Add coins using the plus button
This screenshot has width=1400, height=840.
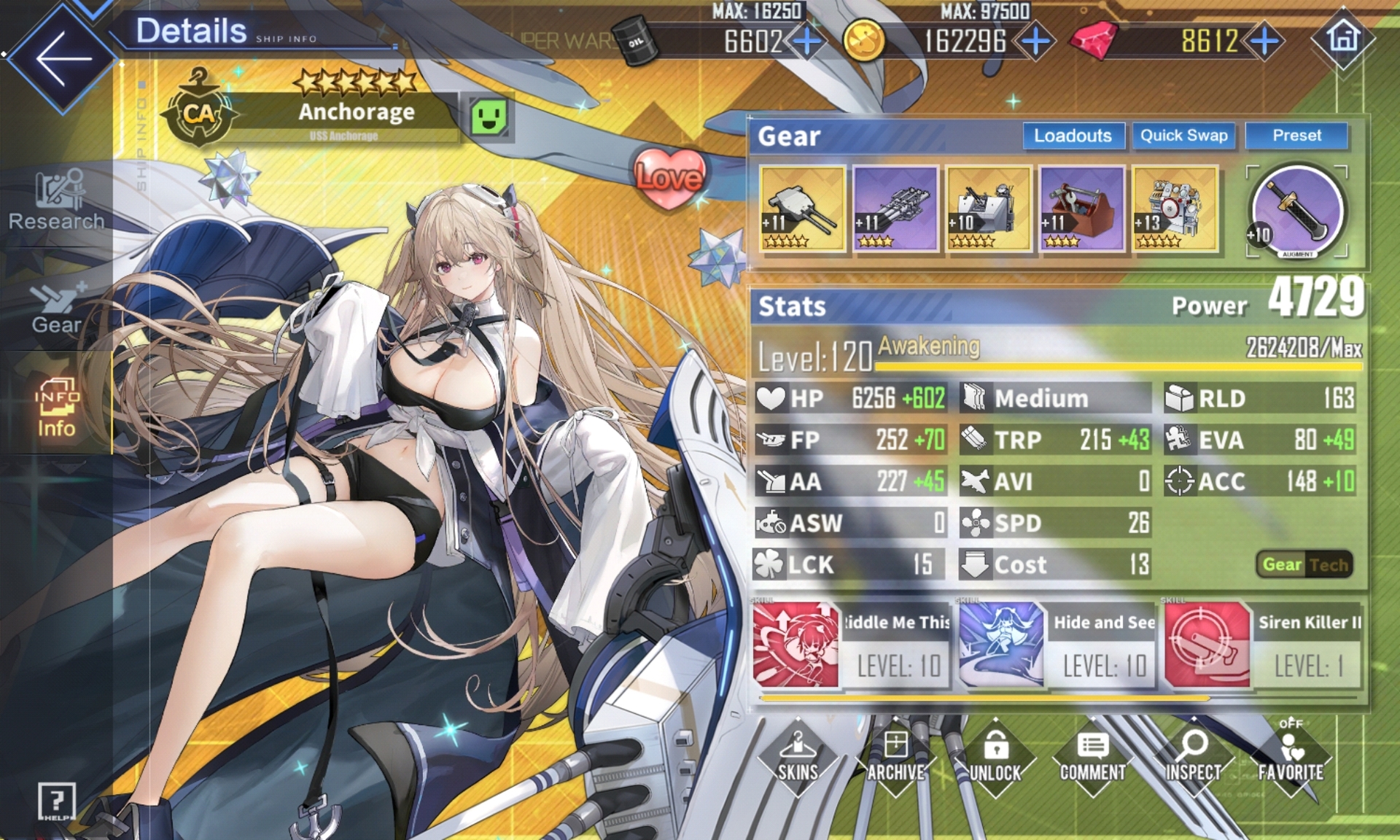1035,41
